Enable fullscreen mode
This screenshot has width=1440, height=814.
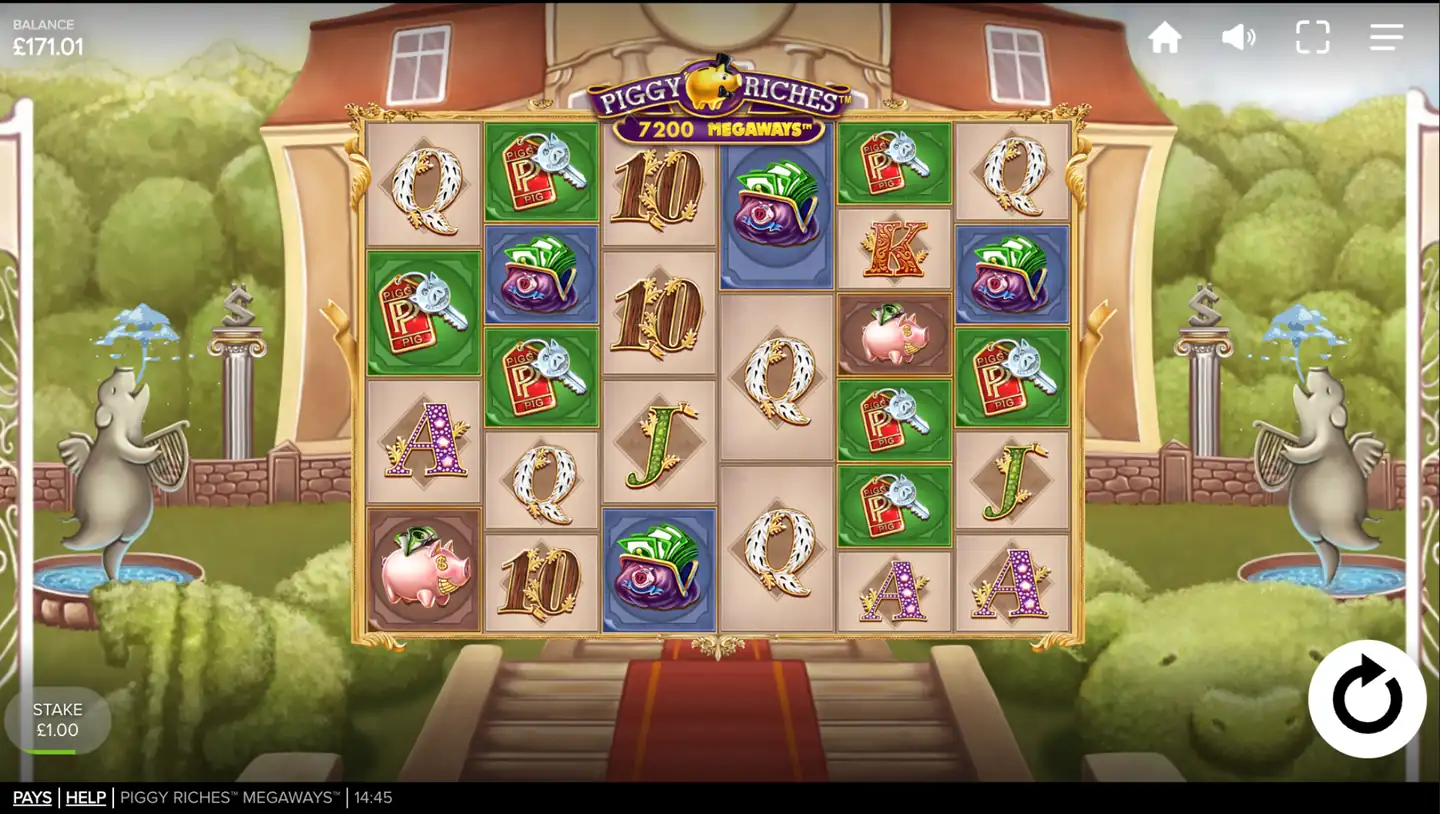(1312, 37)
